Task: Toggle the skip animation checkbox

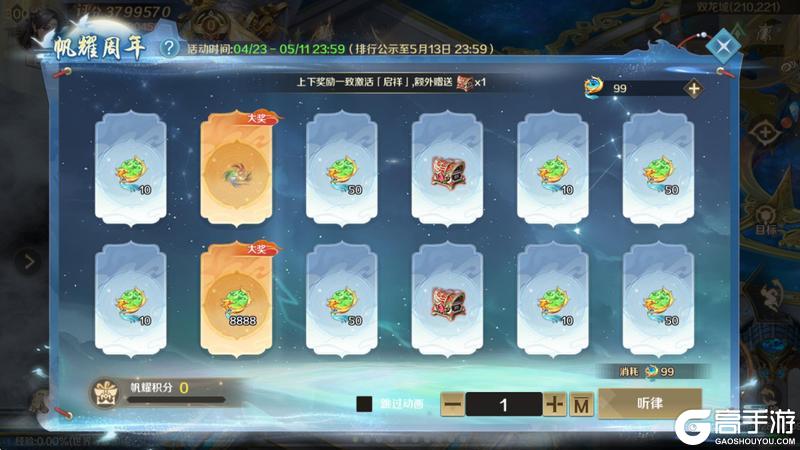Action: (x=366, y=404)
